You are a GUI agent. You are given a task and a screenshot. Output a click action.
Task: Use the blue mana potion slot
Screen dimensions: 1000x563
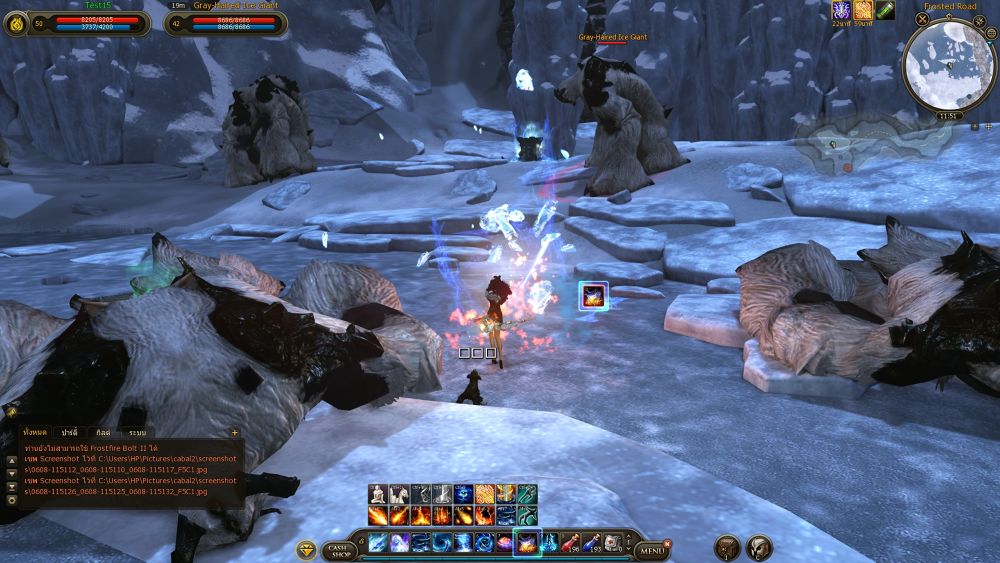coord(592,542)
